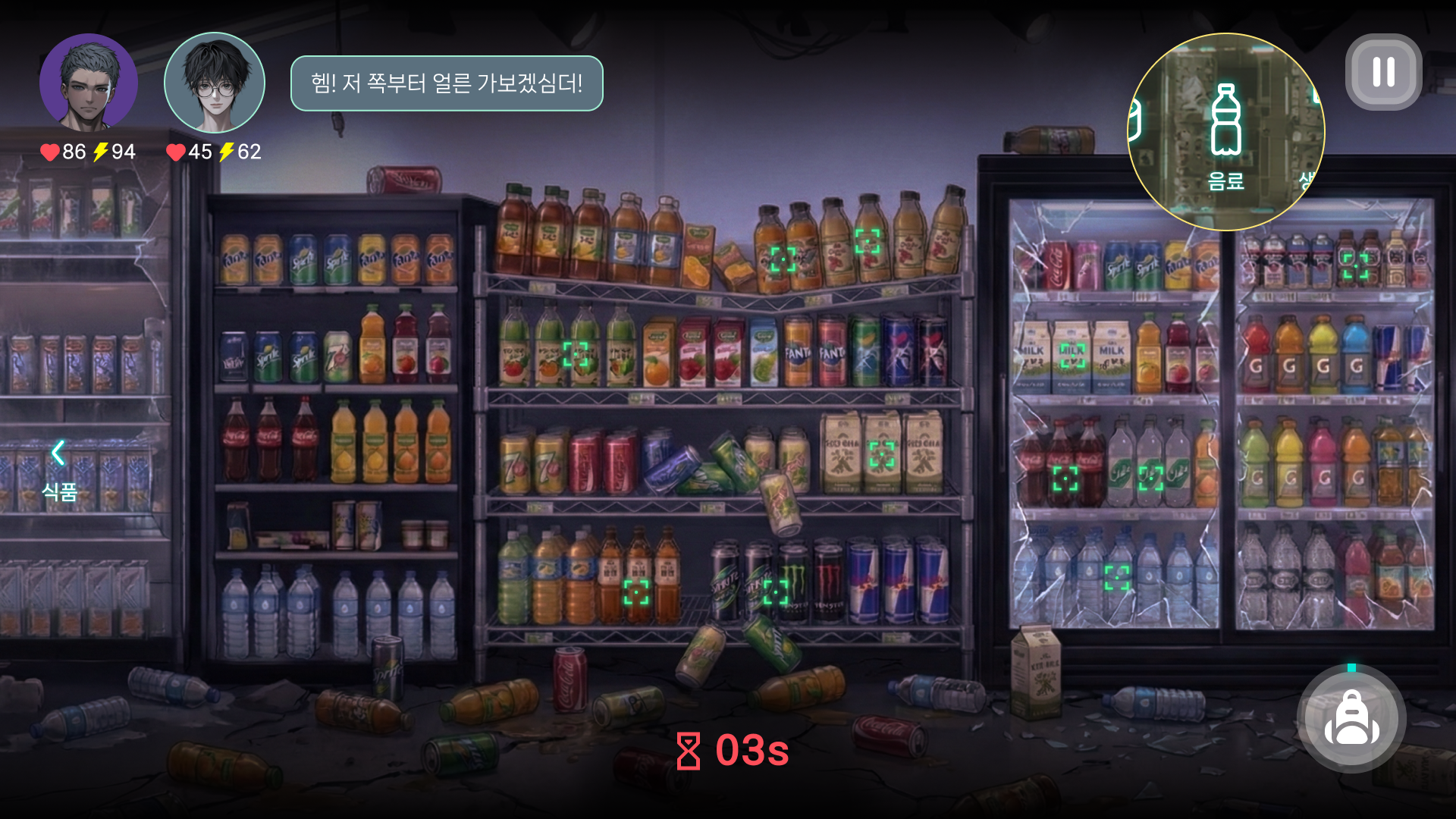Tap the red hourglass timer icon
Viewport: 1456px width, 819px height.
click(689, 752)
